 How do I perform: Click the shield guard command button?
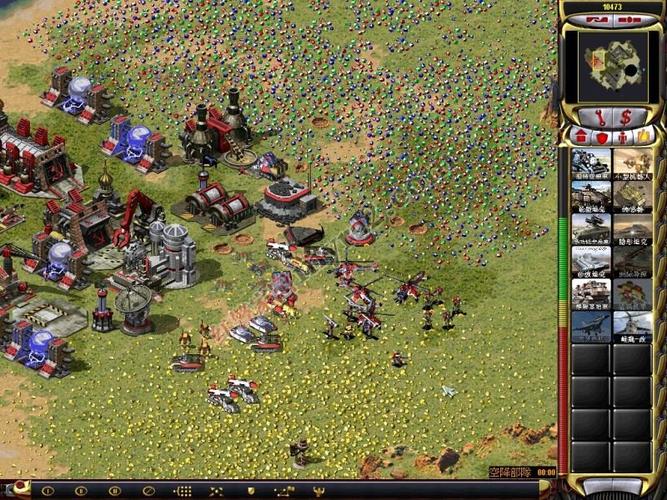pos(250,491)
